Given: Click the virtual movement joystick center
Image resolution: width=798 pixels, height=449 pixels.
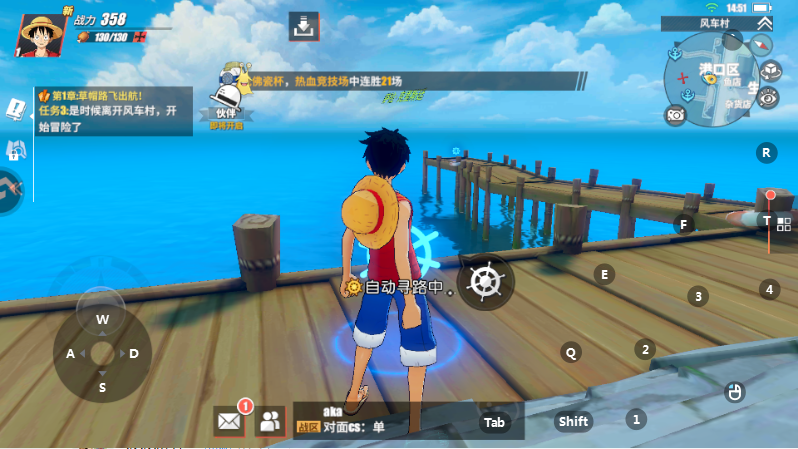Looking at the screenshot, I should [102, 352].
